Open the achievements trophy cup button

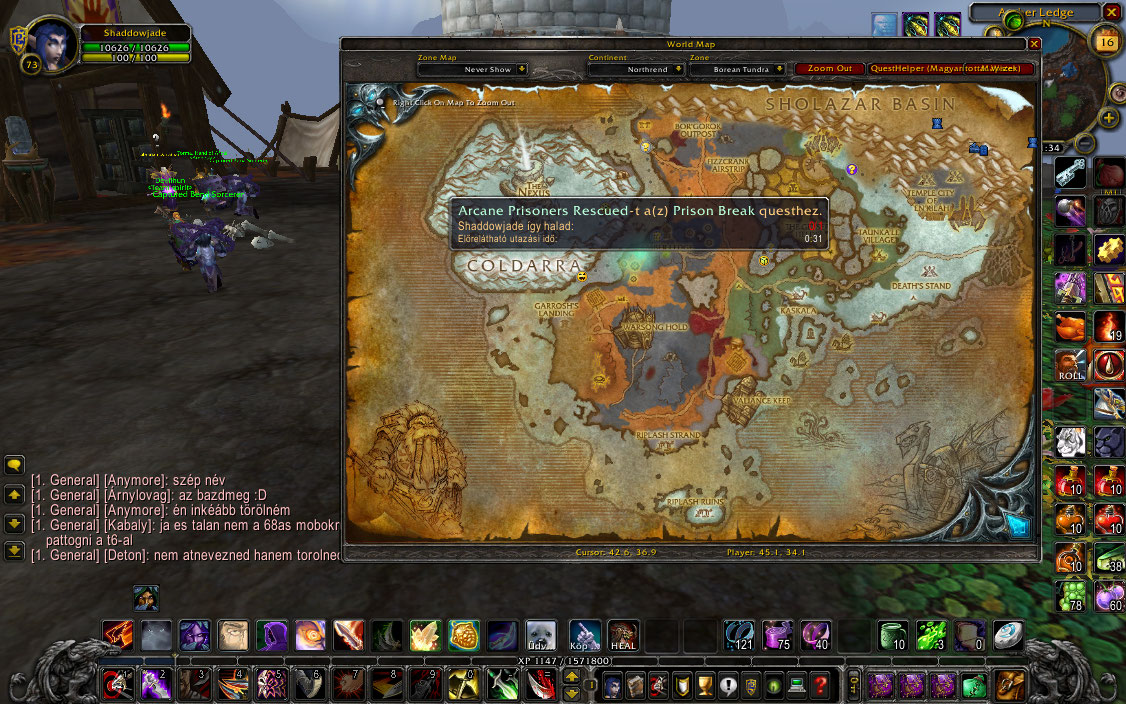tap(706, 686)
